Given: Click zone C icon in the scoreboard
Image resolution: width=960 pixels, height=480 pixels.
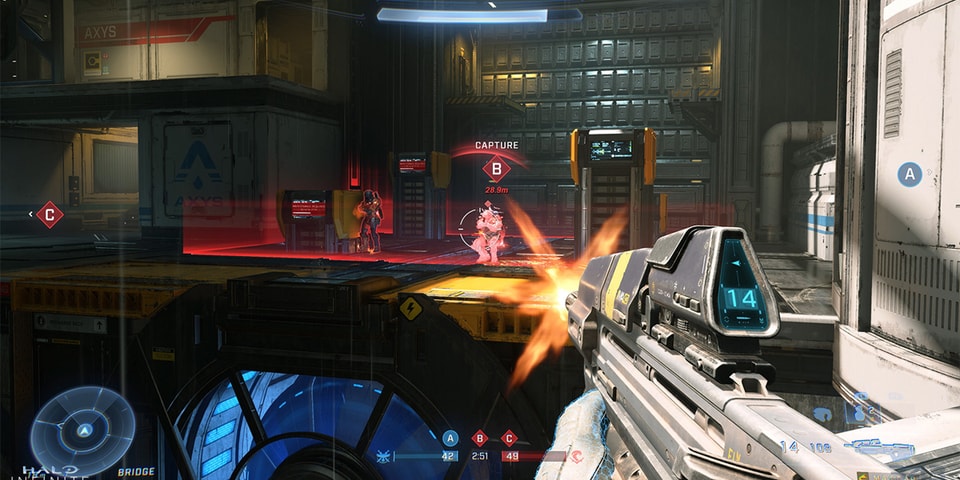Looking at the screenshot, I should [x=508, y=437].
